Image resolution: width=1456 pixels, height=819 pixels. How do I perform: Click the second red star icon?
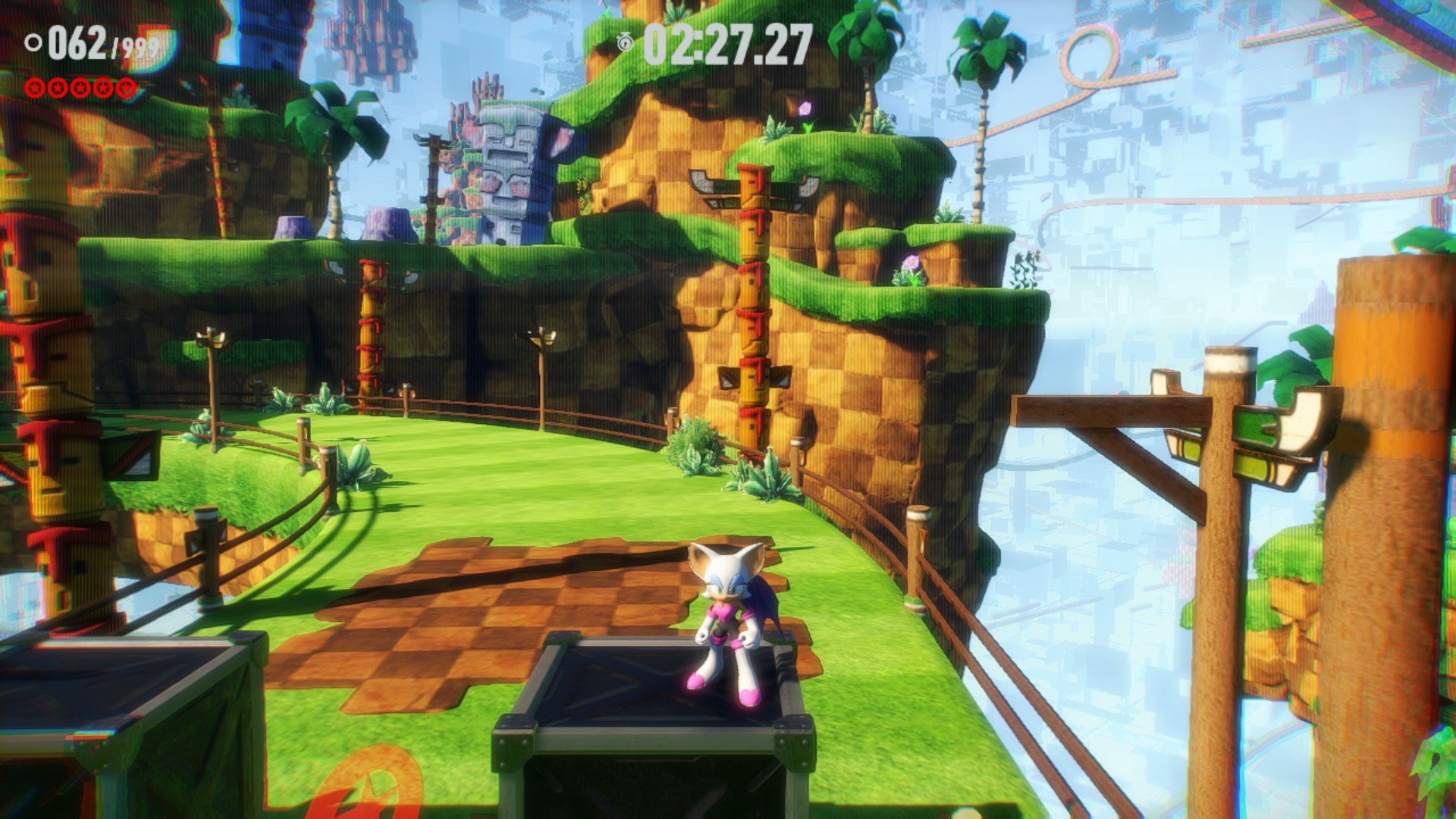tap(59, 86)
